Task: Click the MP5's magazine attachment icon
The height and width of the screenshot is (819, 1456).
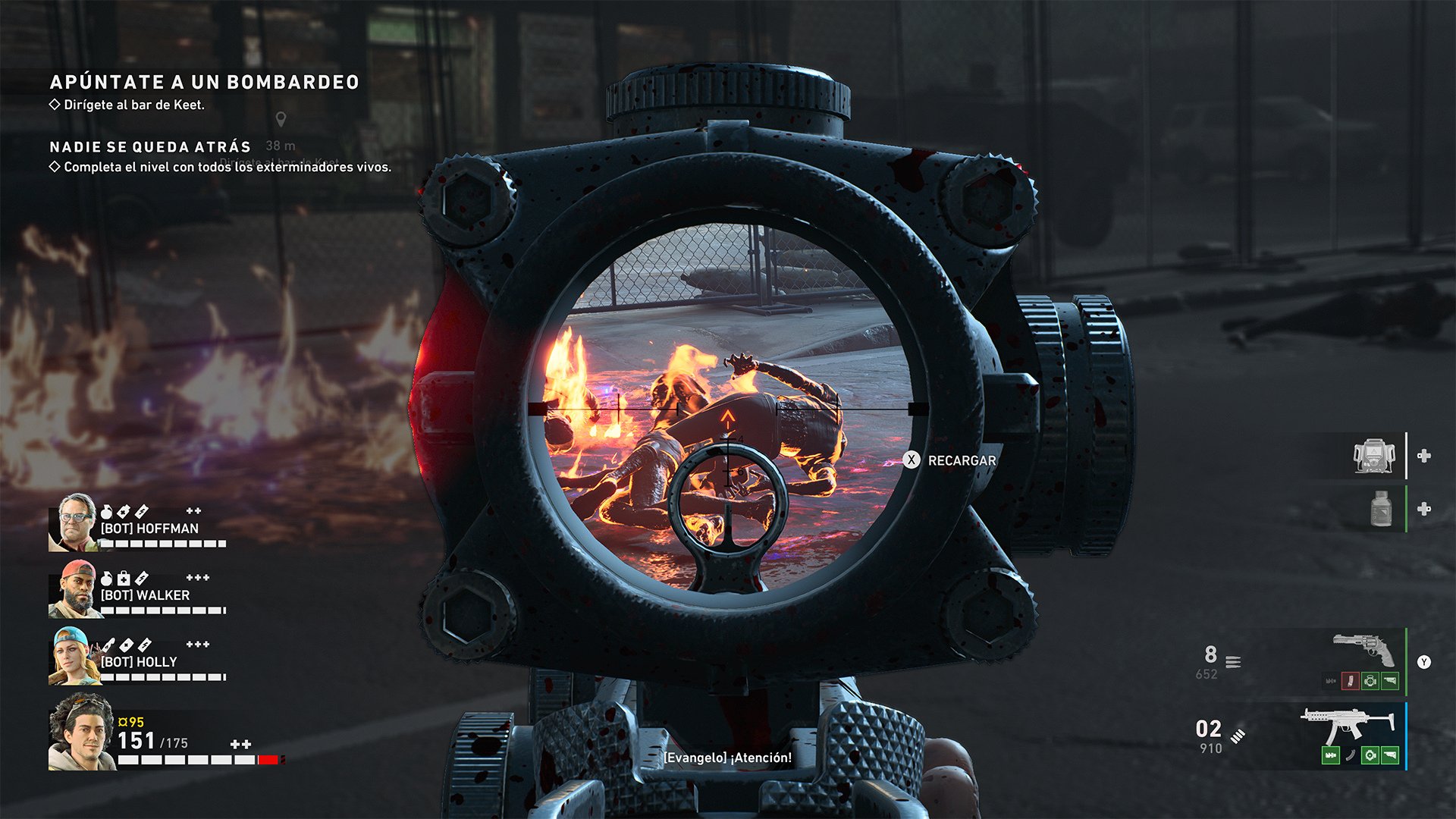Action: click(1350, 757)
